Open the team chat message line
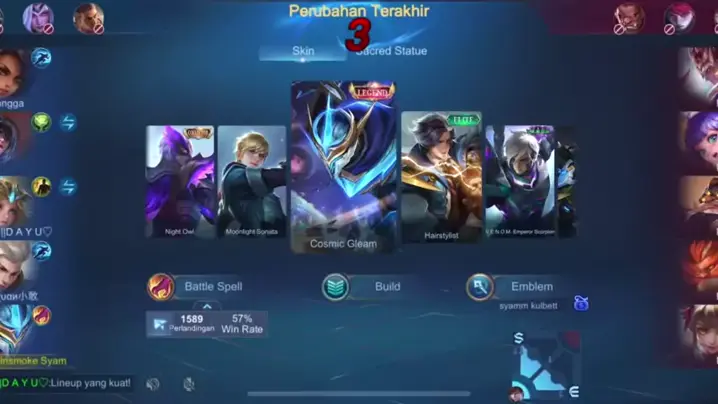This screenshot has width=718, height=404. tap(70, 383)
